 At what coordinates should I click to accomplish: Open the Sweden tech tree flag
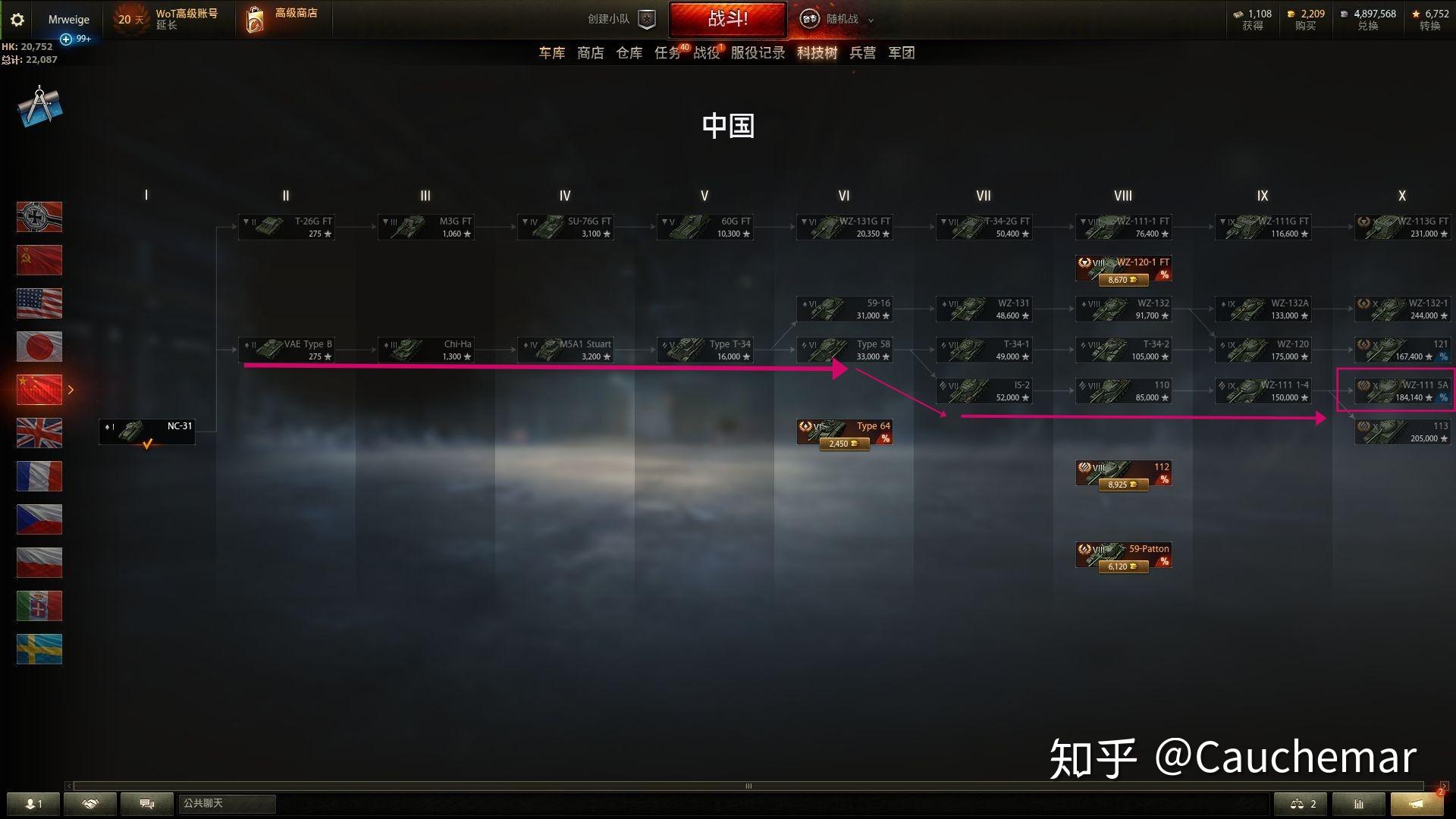tap(39, 649)
